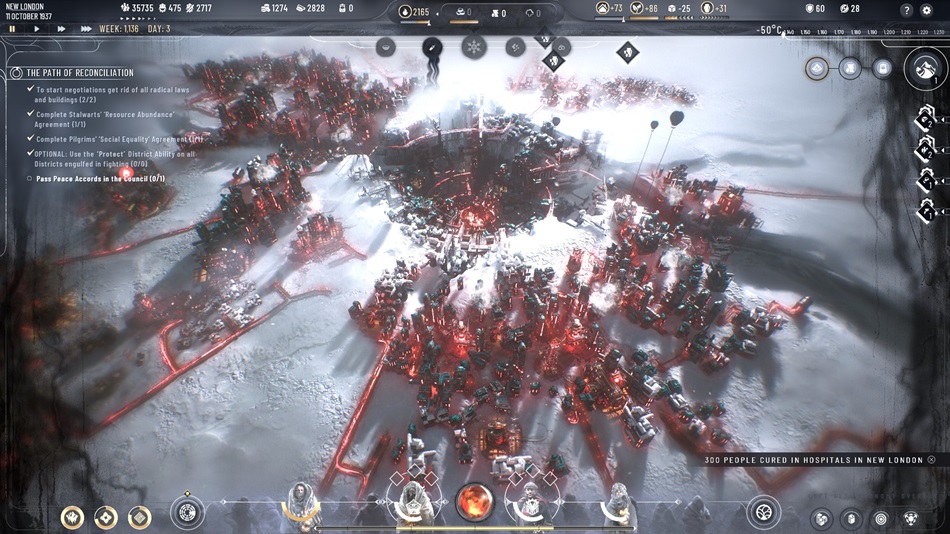This screenshot has height=534, width=950.
Task: Set game to normal play speed
Action: click(36, 29)
